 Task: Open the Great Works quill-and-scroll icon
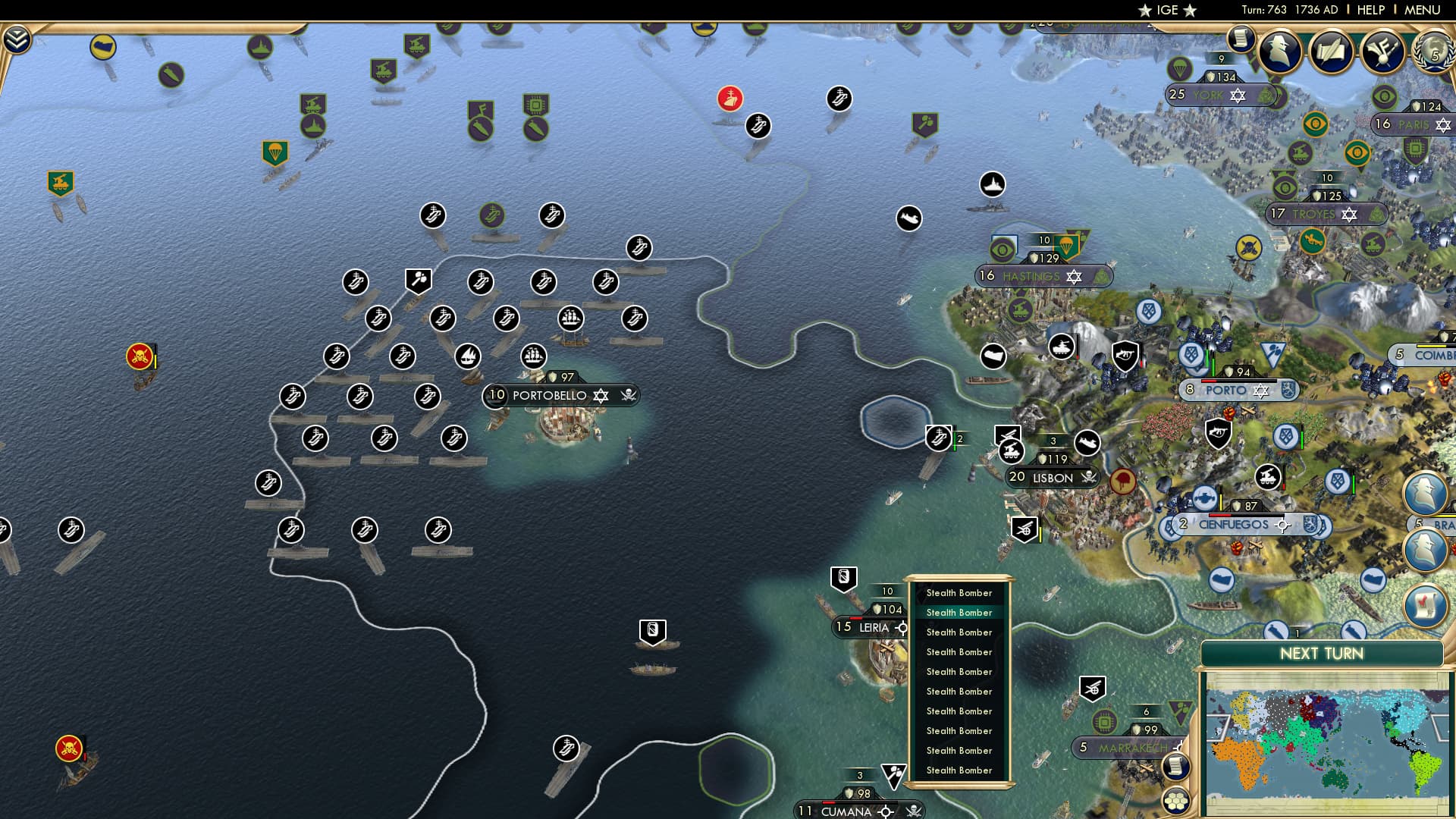point(1331,50)
